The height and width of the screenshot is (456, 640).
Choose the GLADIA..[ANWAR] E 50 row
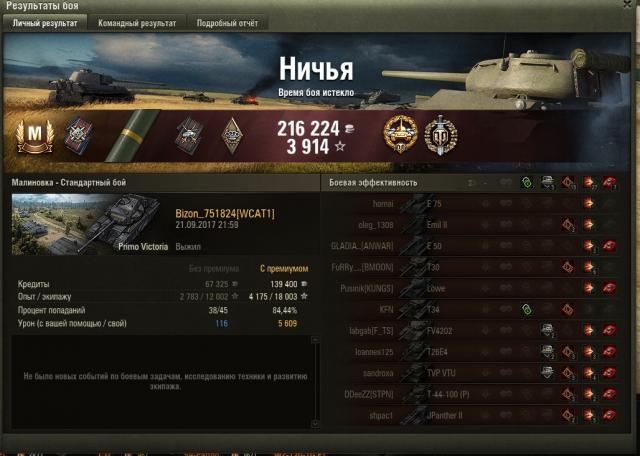pyautogui.click(x=470, y=246)
